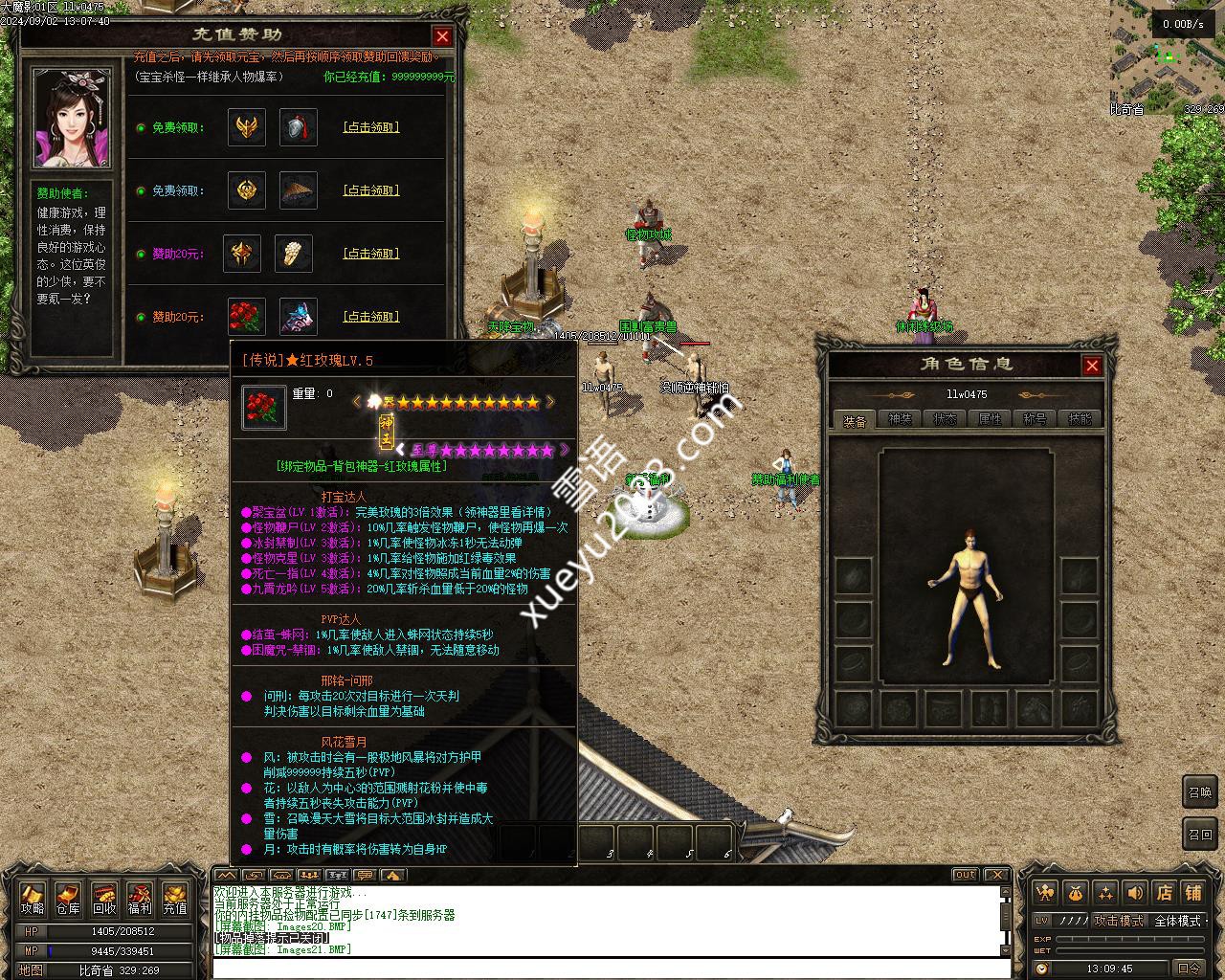Screen dimensions: 1225x980
Task: Select the 称号 title tab
Action: [1035, 419]
